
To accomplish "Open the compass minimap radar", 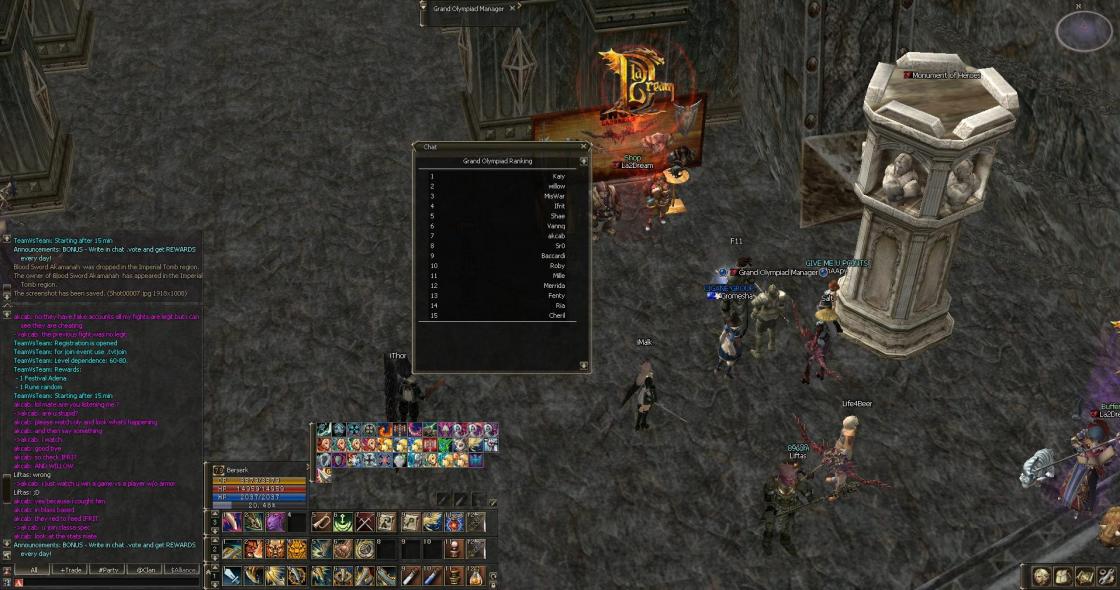I will tap(1084, 32).
